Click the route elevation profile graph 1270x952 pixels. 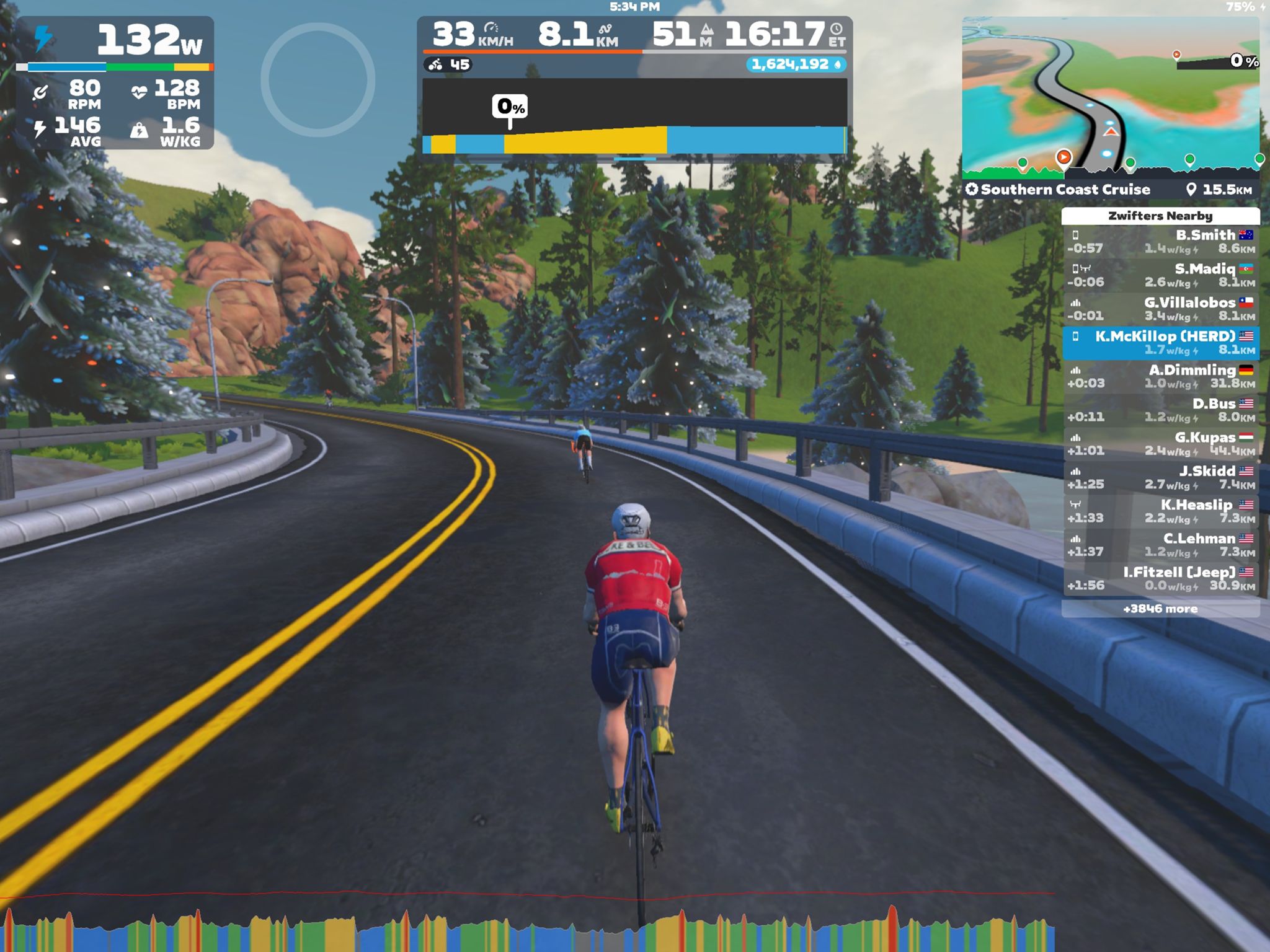pyautogui.click(x=634, y=117)
